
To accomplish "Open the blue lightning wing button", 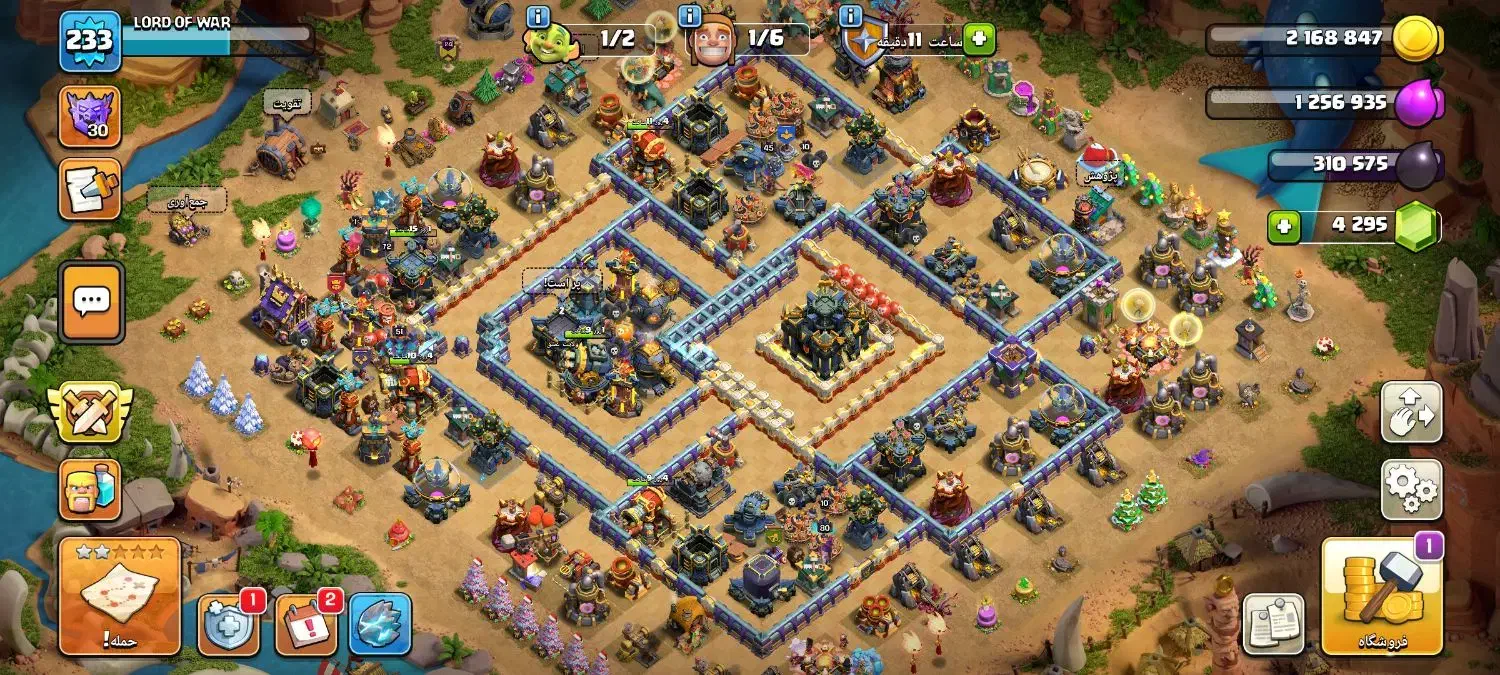I will (x=380, y=624).
